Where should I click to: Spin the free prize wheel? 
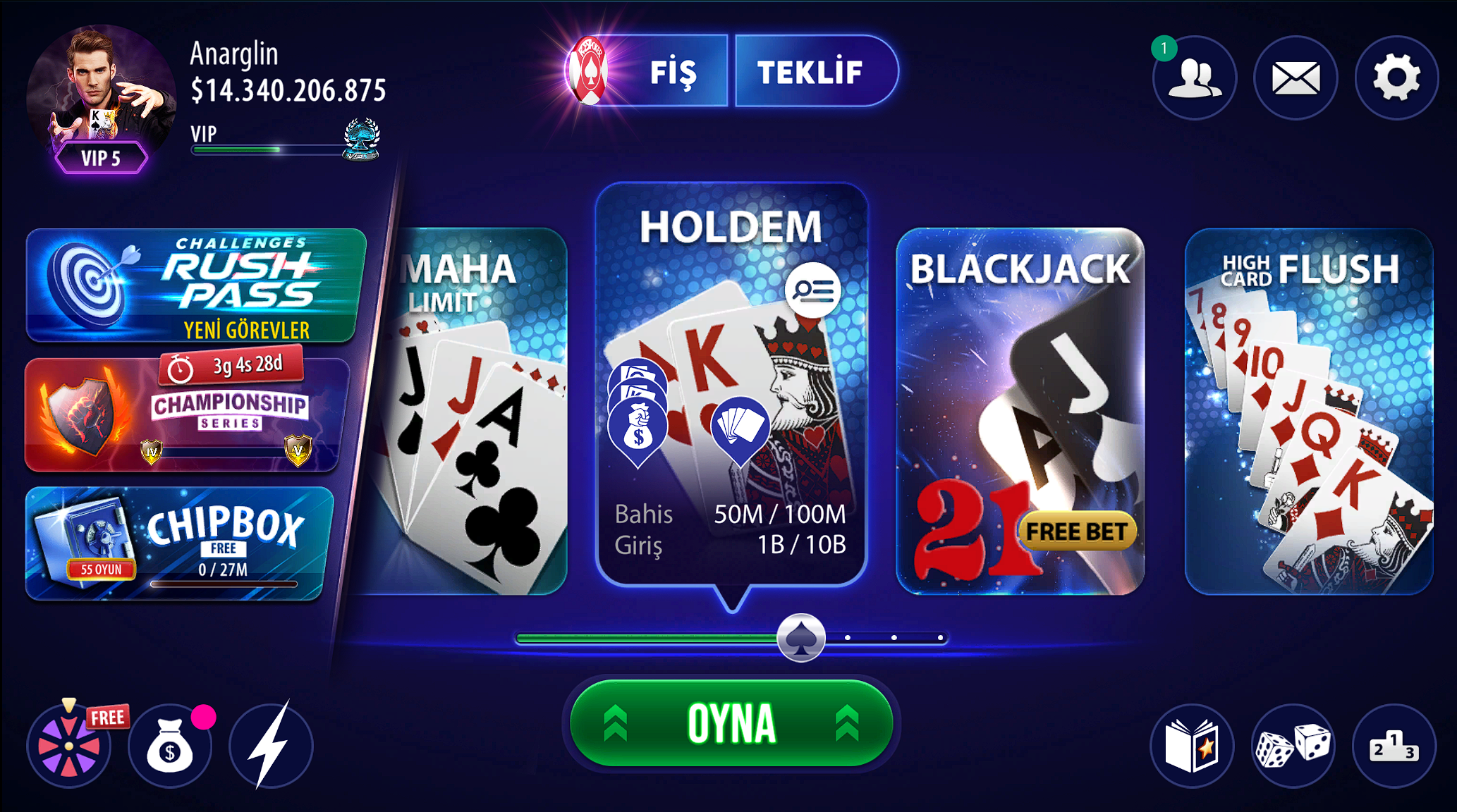[69, 746]
